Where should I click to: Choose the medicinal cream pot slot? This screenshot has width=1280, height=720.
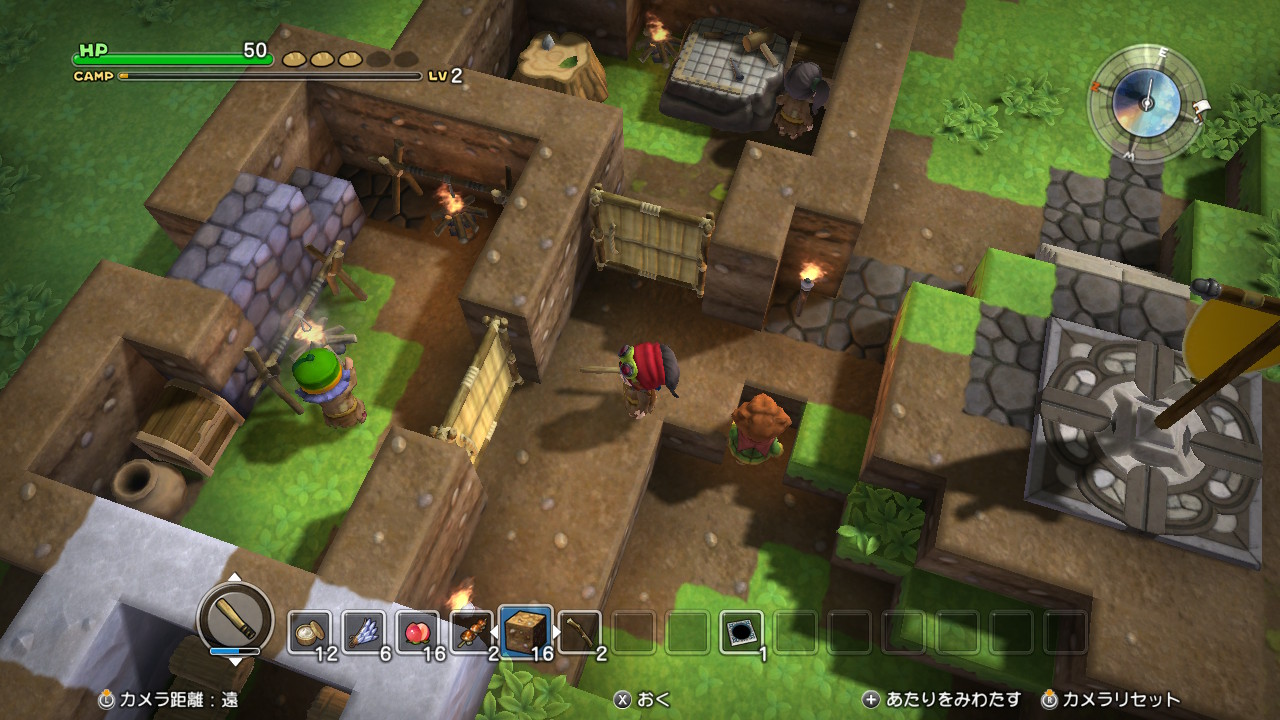point(309,632)
